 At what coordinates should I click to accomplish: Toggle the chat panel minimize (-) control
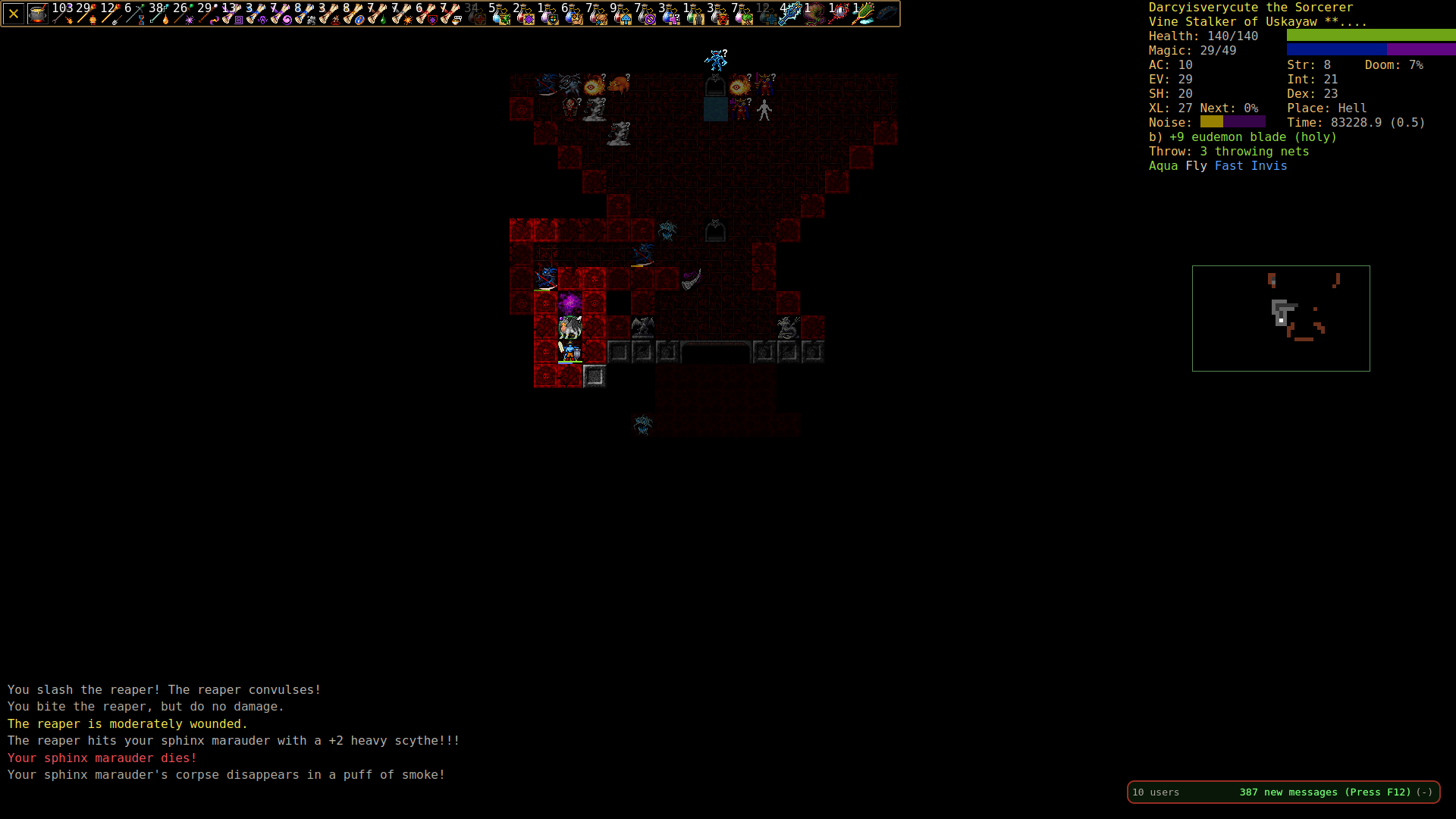[x=1425, y=792]
